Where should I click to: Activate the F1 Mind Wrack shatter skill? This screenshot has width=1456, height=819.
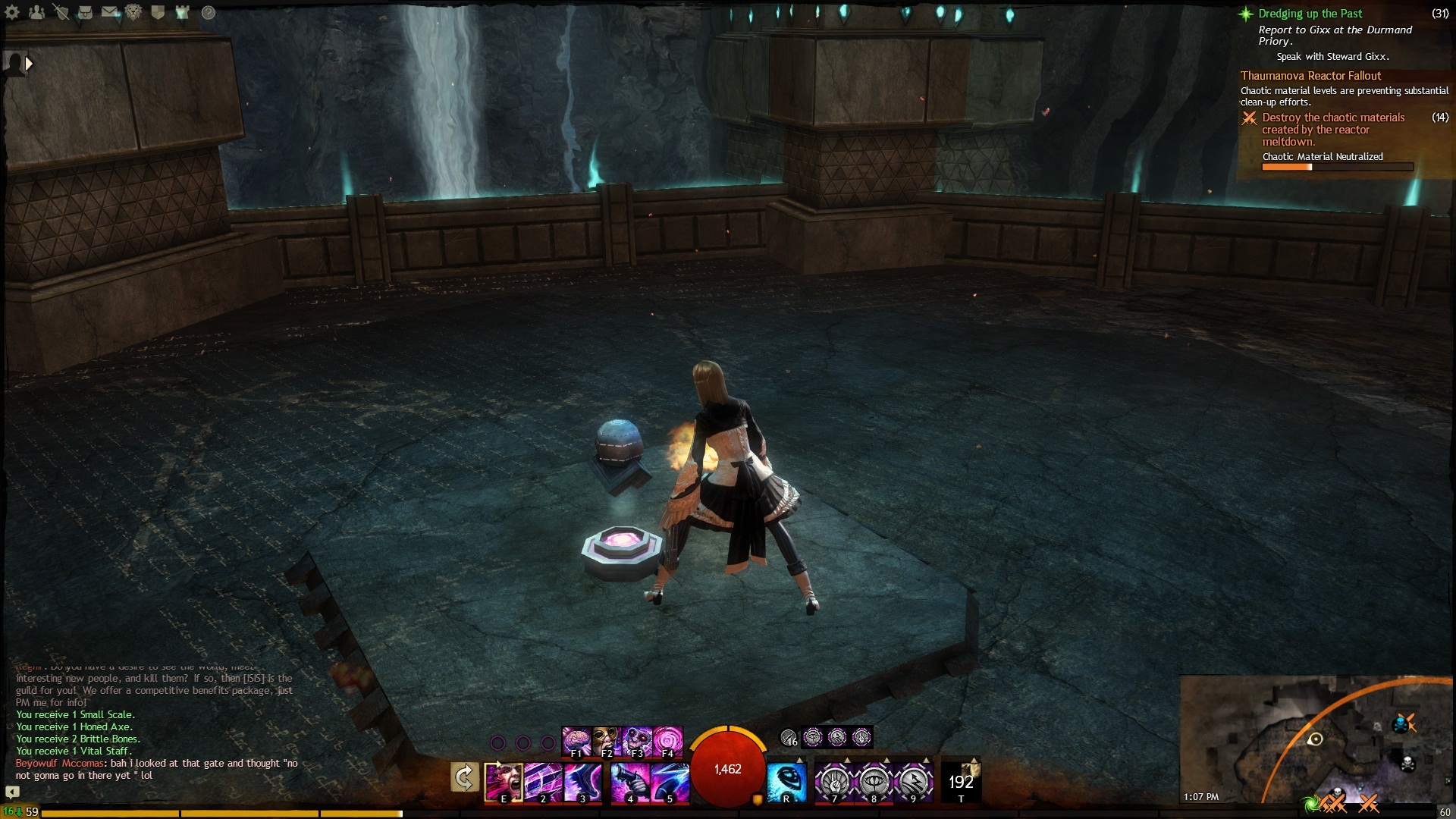coord(577,739)
